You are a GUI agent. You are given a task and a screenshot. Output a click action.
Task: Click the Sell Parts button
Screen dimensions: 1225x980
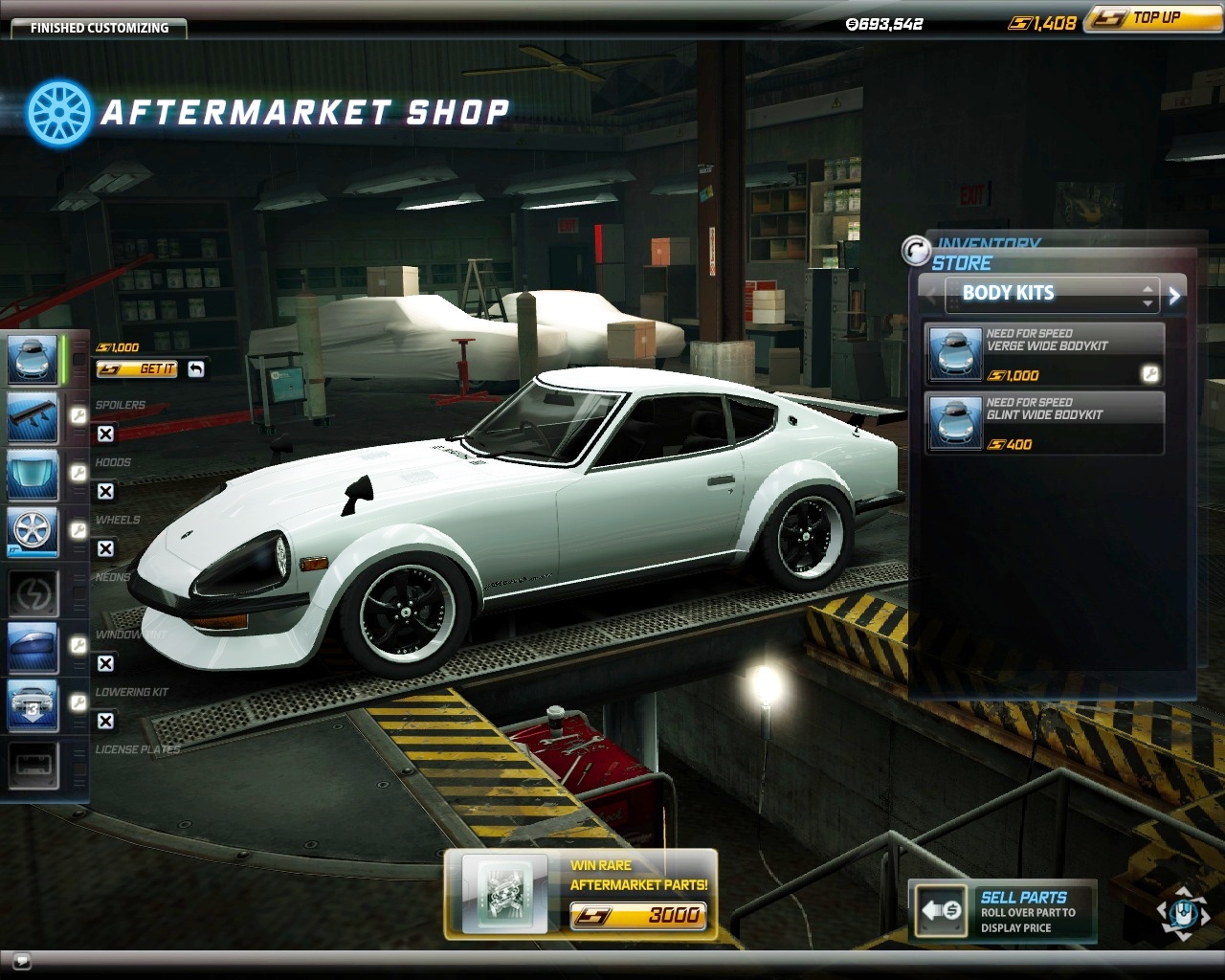coord(1001,911)
